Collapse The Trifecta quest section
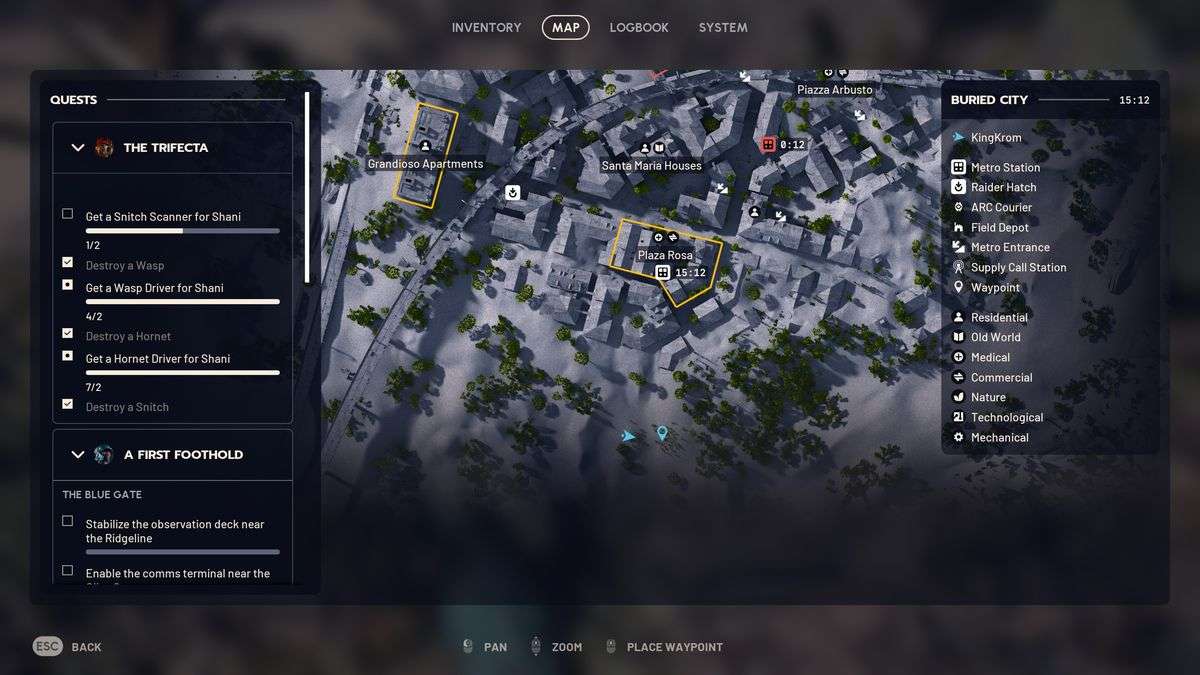1200x675 pixels. [78, 148]
